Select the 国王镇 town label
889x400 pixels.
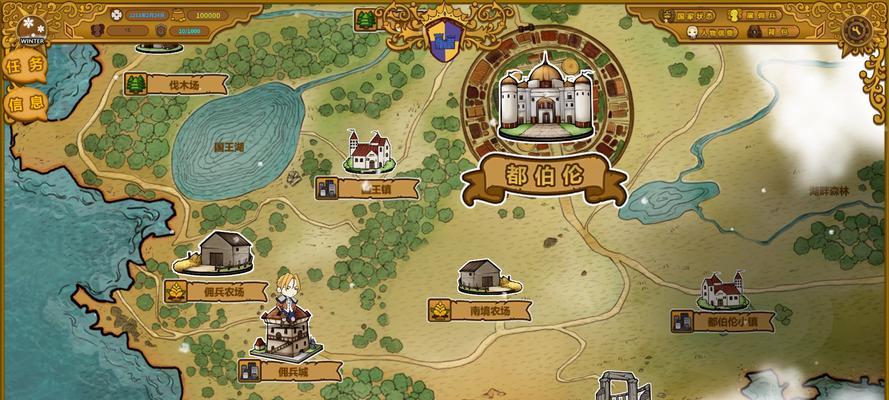click(368, 188)
